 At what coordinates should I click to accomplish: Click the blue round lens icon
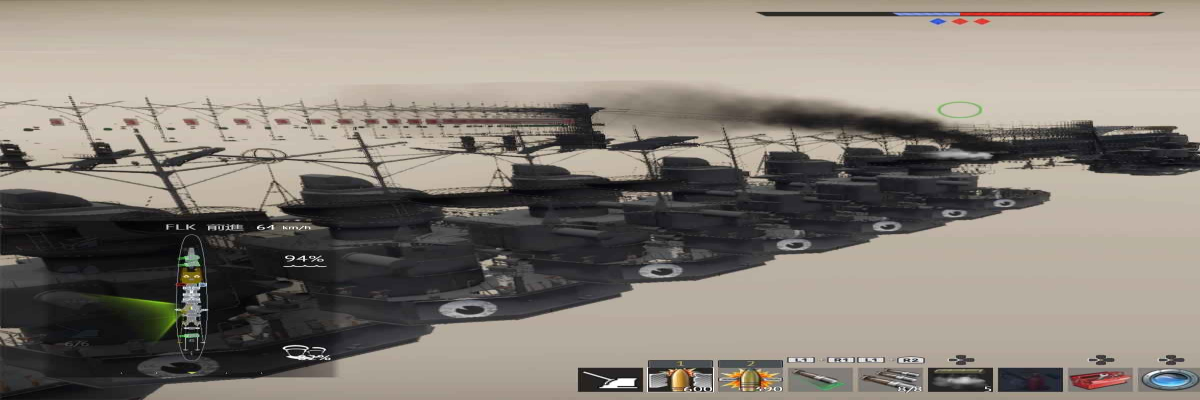[1169, 379]
